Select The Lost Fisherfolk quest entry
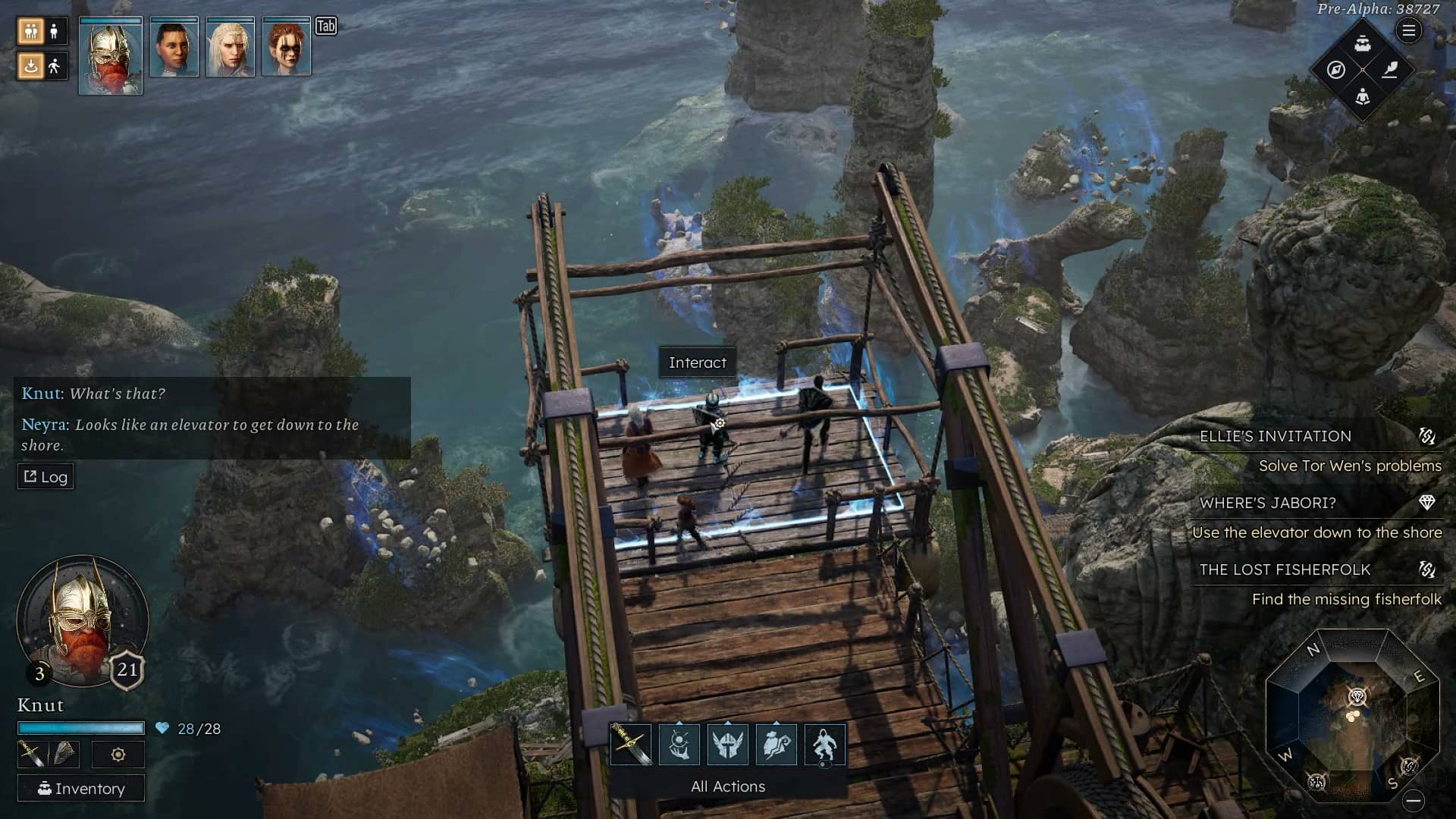 pyautogui.click(x=1285, y=570)
